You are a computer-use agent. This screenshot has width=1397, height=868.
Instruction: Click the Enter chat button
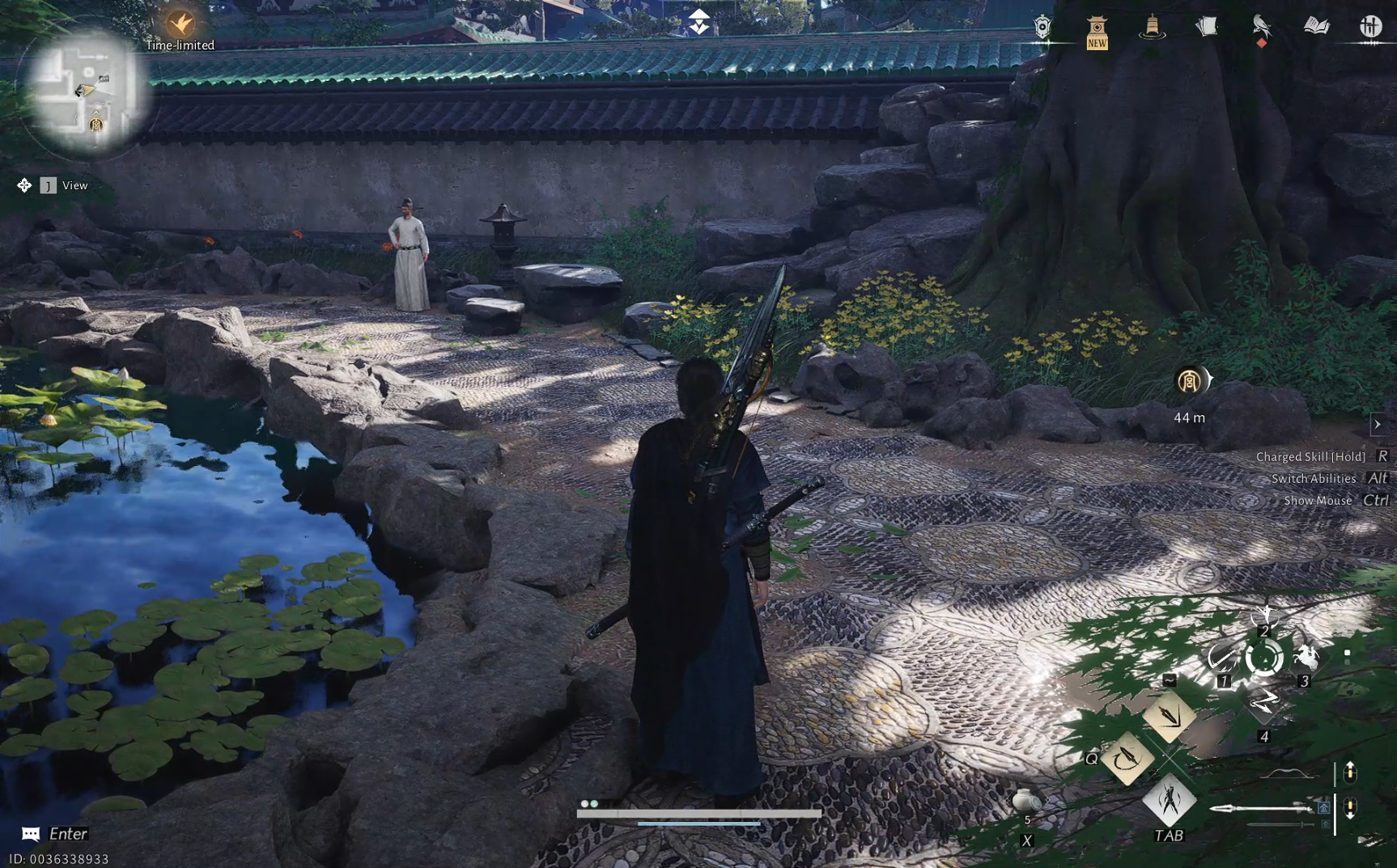[x=57, y=833]
